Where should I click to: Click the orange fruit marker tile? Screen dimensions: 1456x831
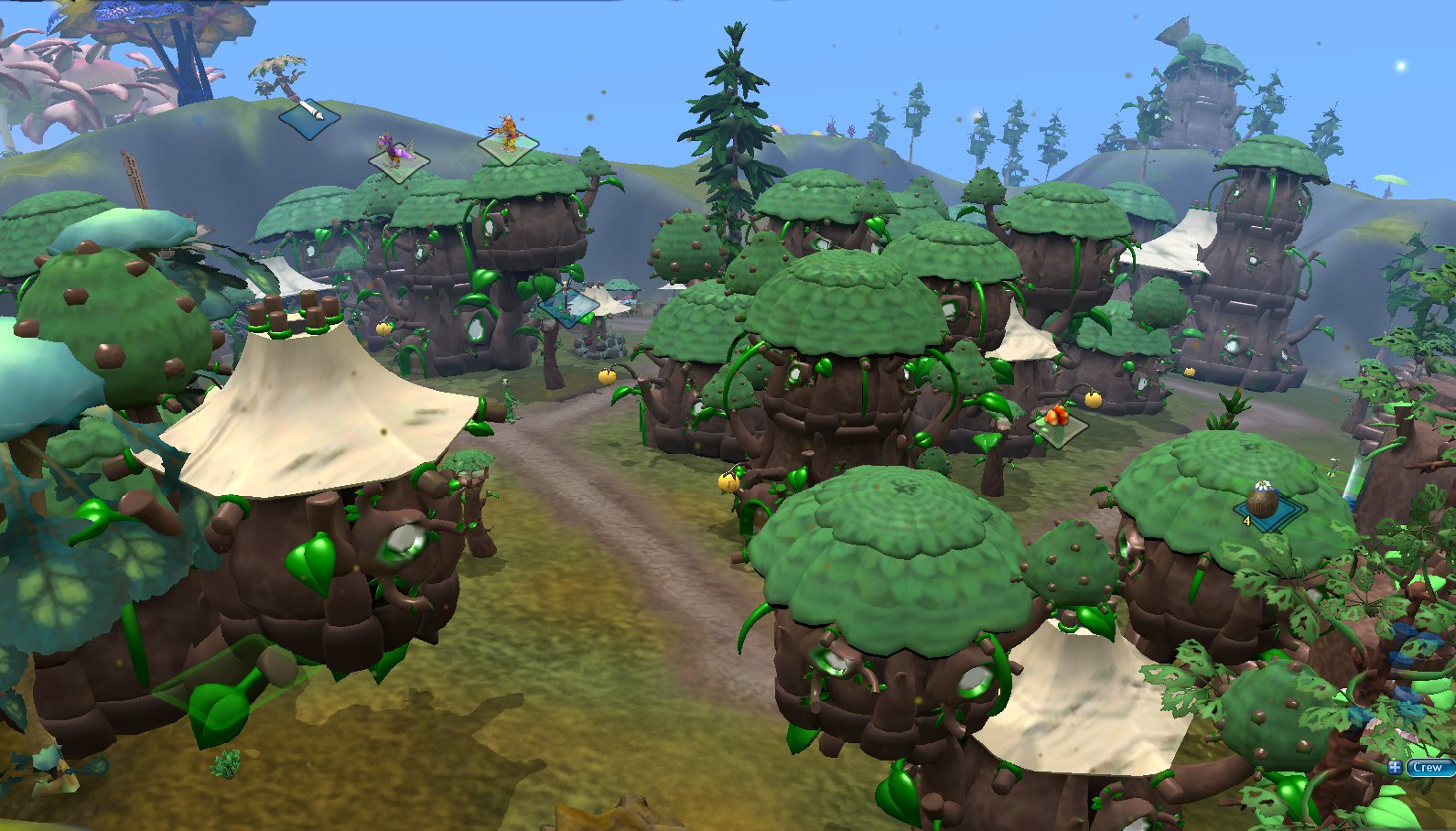pos(1058,421)
